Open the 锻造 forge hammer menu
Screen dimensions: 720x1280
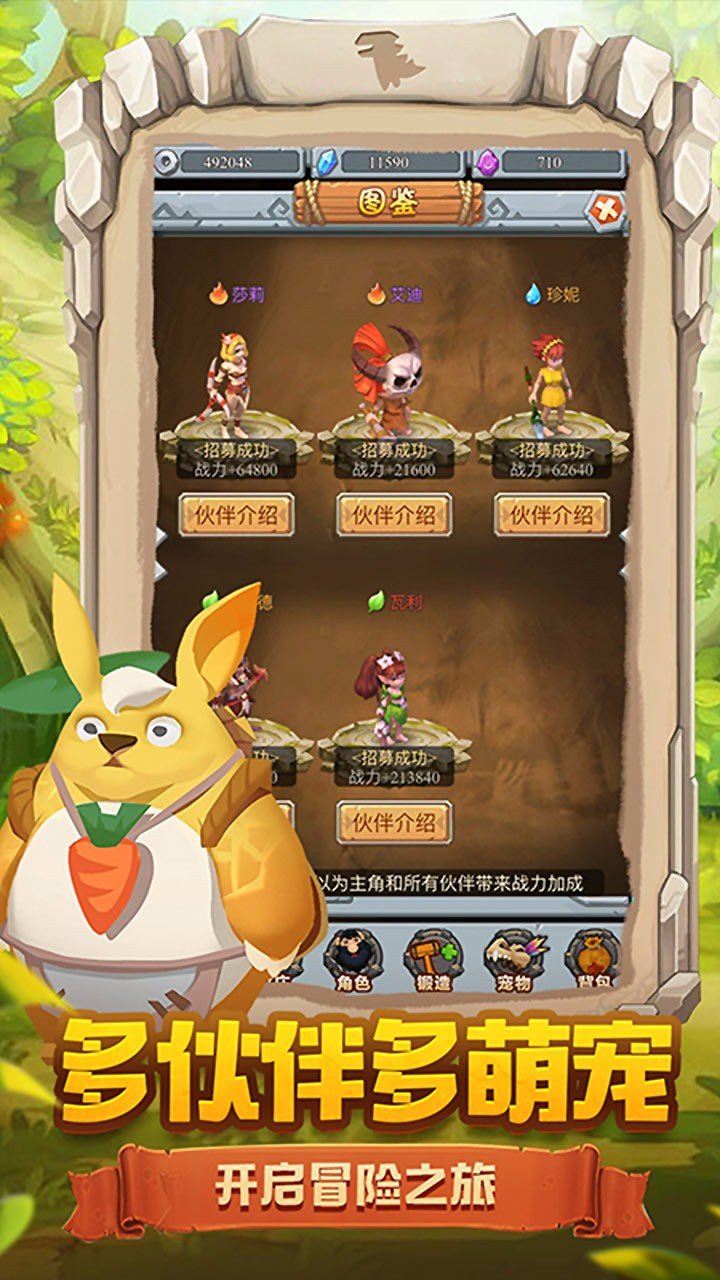[x=432, y=960]
